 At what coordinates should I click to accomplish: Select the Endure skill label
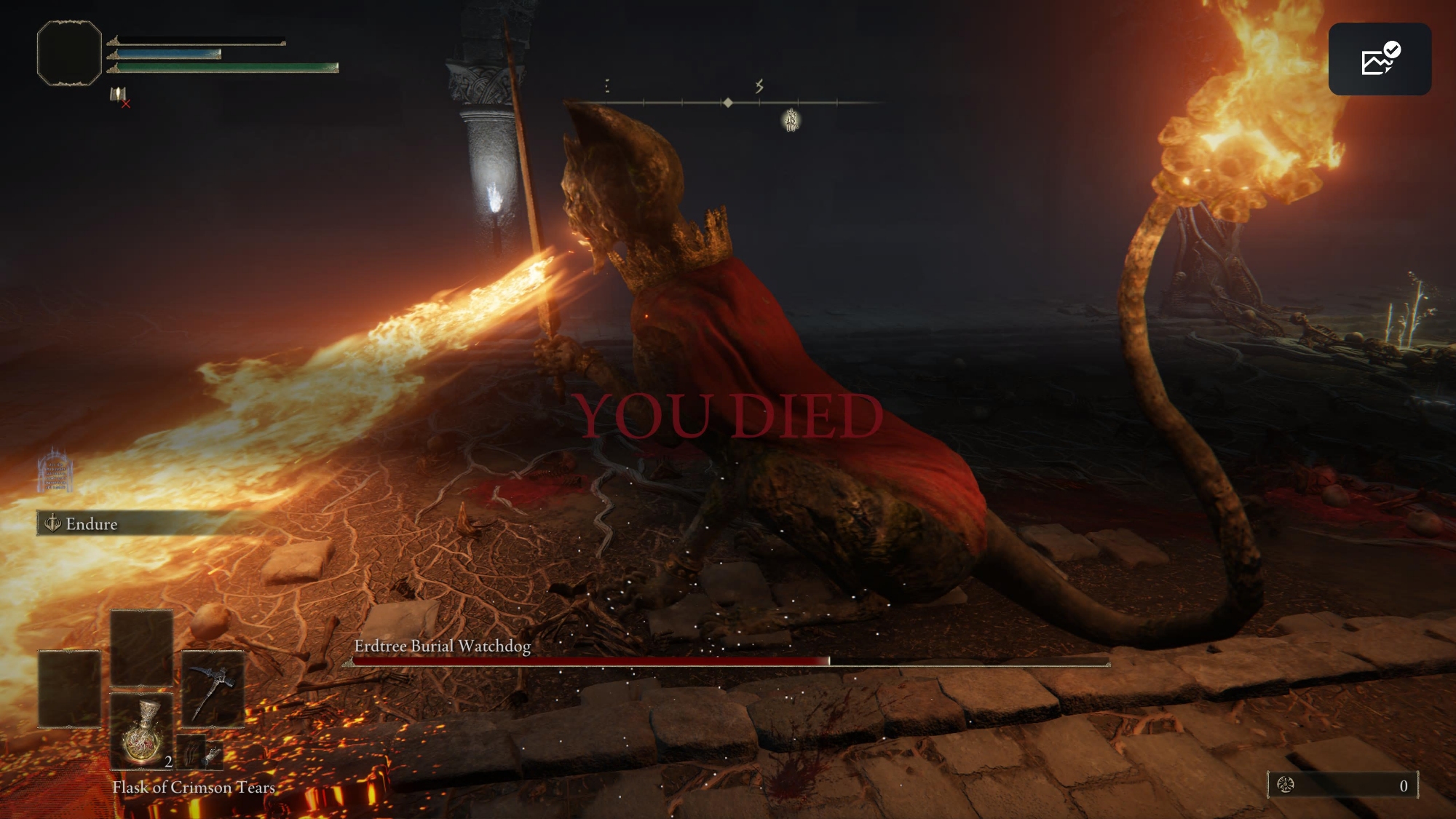(91, 523)
